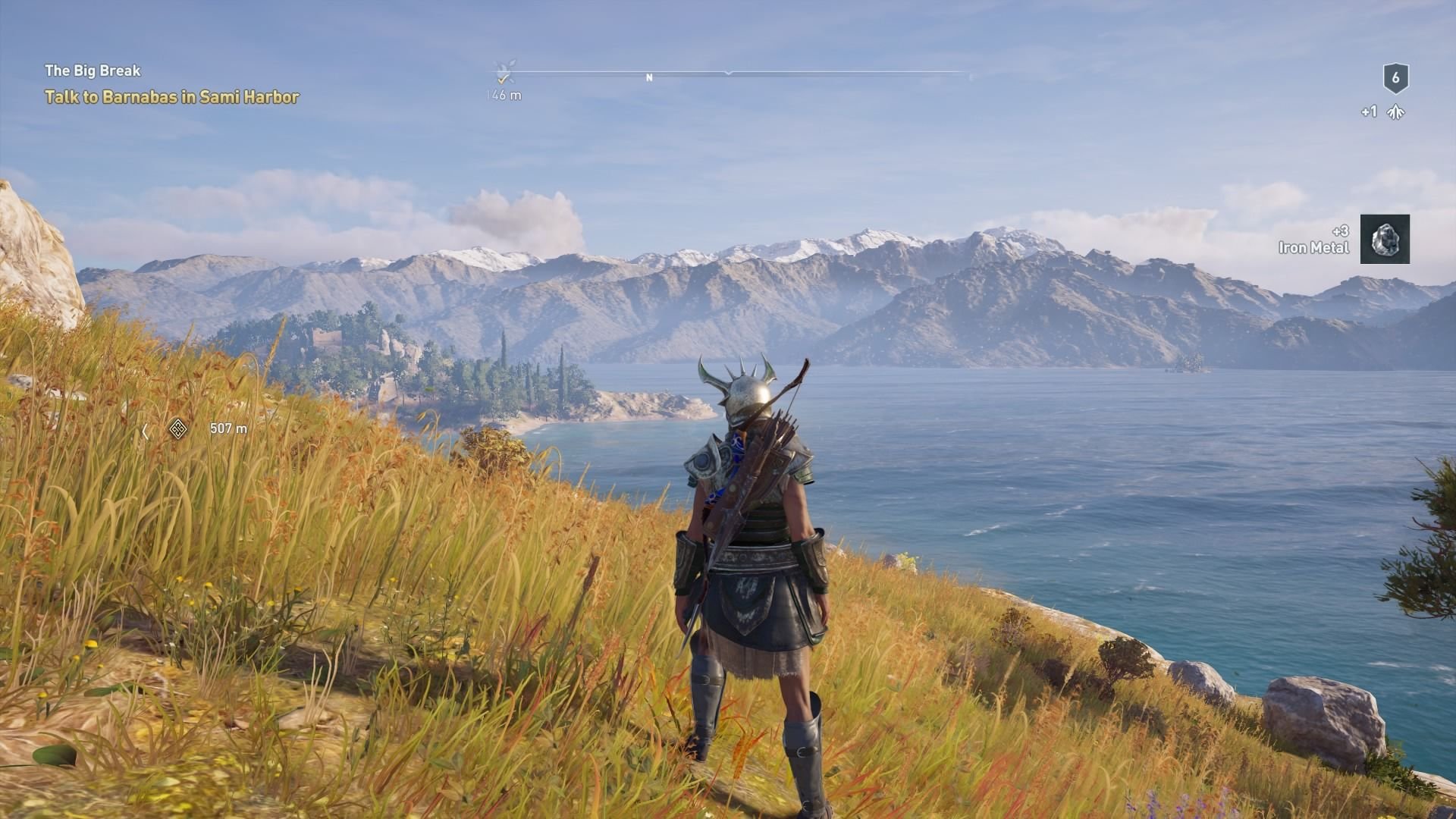Select the N north indicator on the compass

click(x=648, y=76)
